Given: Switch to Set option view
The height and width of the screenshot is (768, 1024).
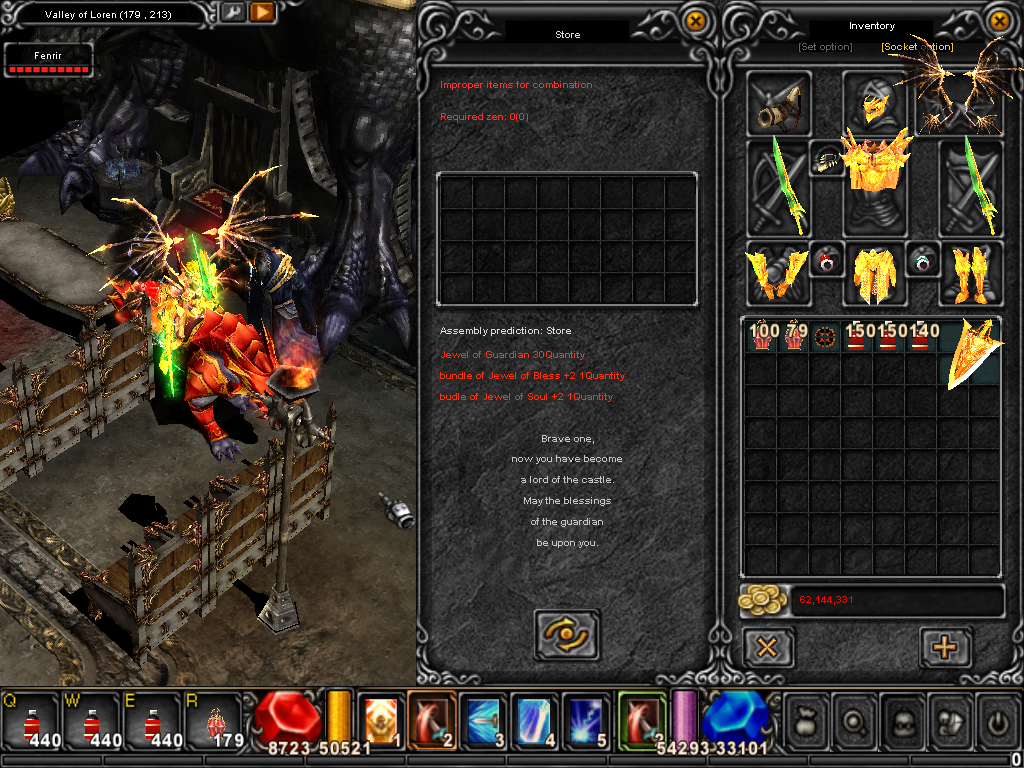Looking at the screenshot, I should pos(825,47).
